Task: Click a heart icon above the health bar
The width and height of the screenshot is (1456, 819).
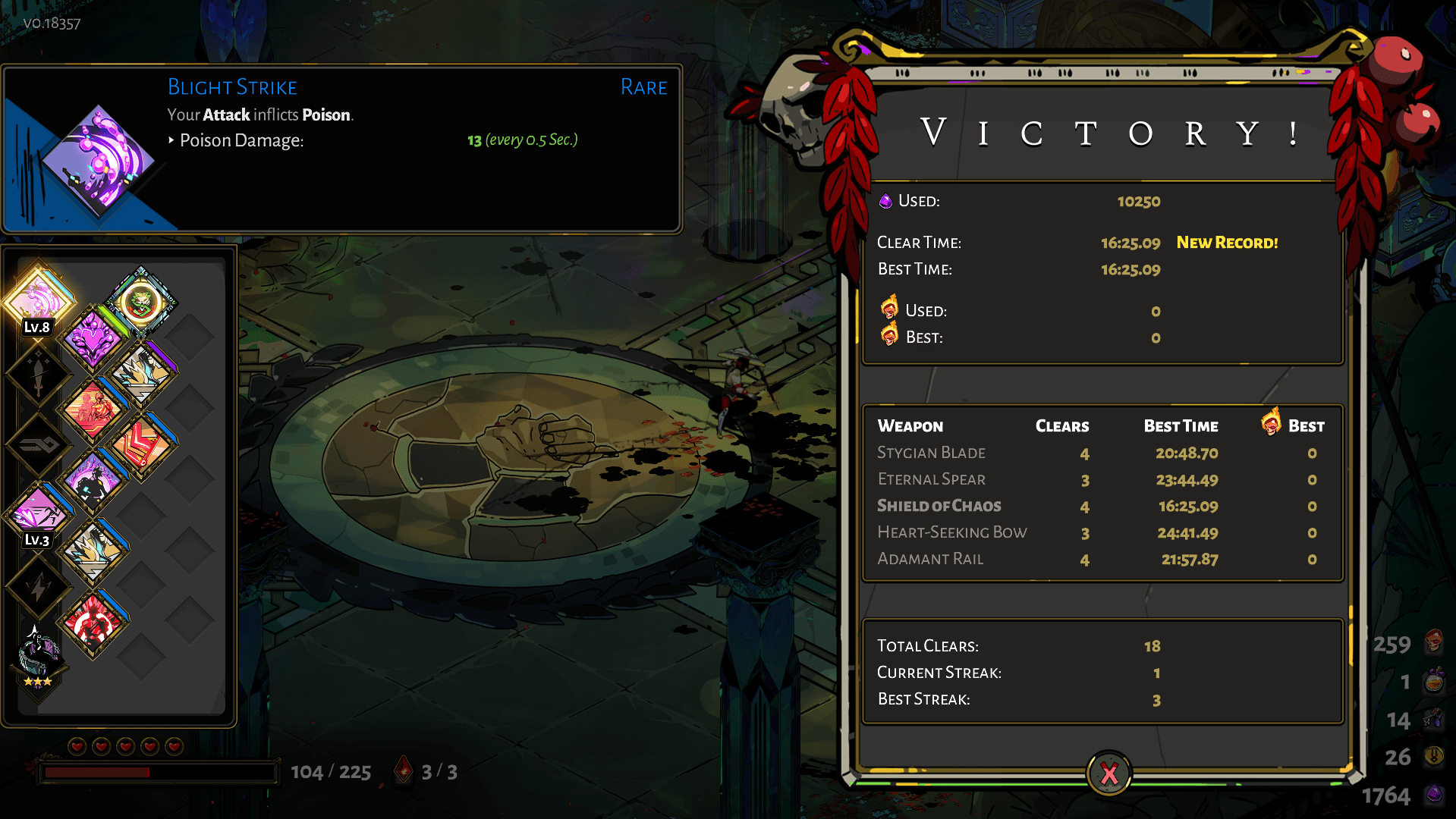Action: (76, 745)
